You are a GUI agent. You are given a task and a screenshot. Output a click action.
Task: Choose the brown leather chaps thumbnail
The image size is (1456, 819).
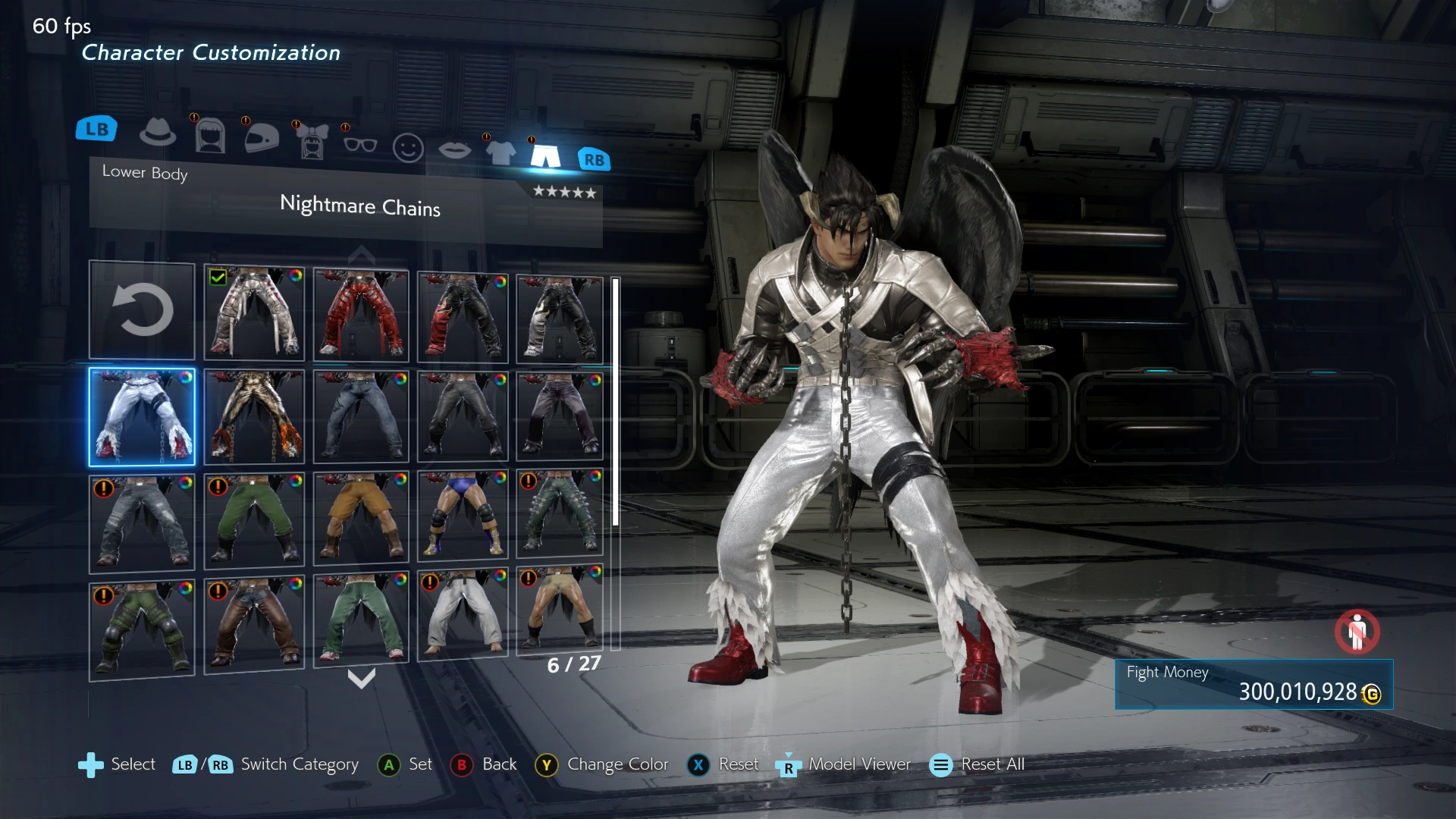(254, 624)
